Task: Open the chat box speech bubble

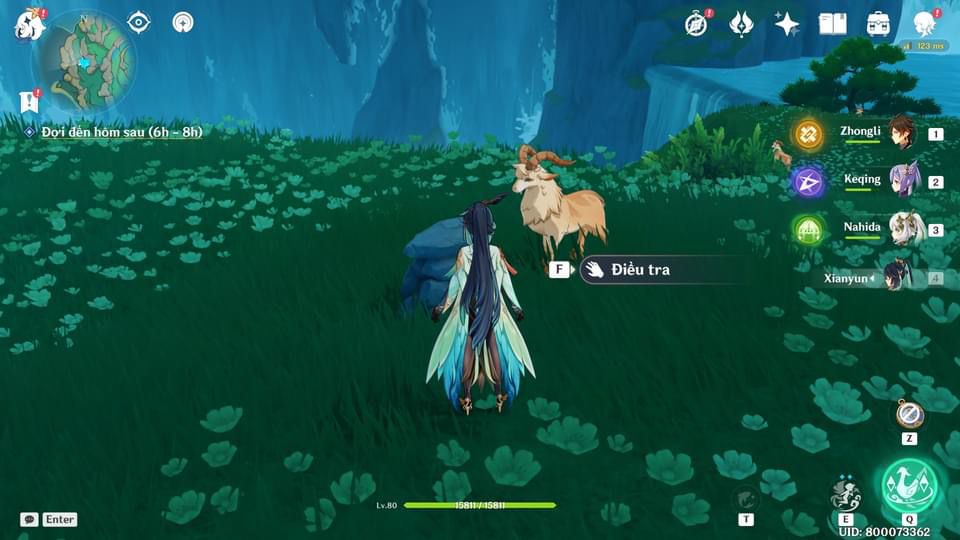Action: tap(30, 520)
